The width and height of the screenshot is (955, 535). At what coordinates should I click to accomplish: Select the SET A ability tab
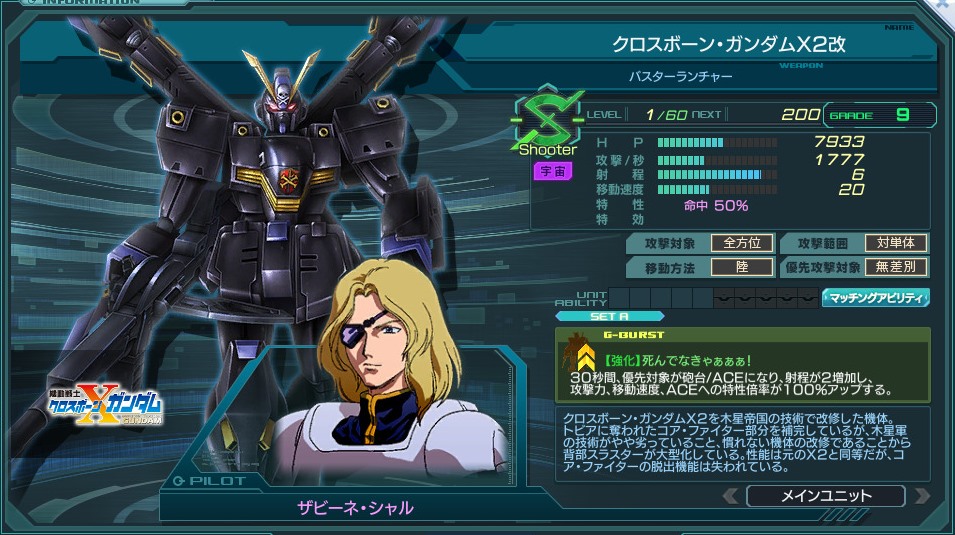[609, 316]
